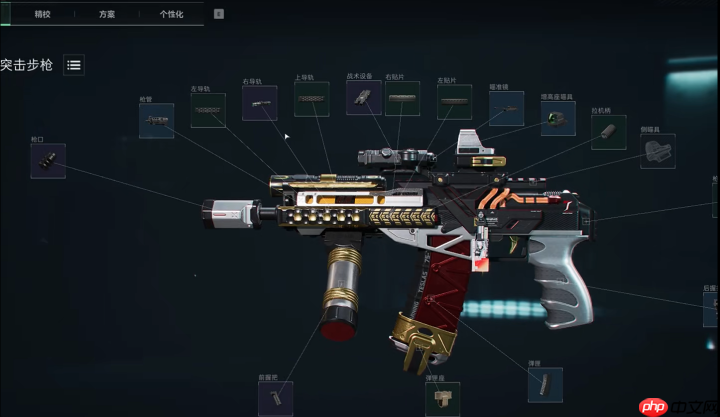Select the 前握把 foregrip slot

[275, 398]
